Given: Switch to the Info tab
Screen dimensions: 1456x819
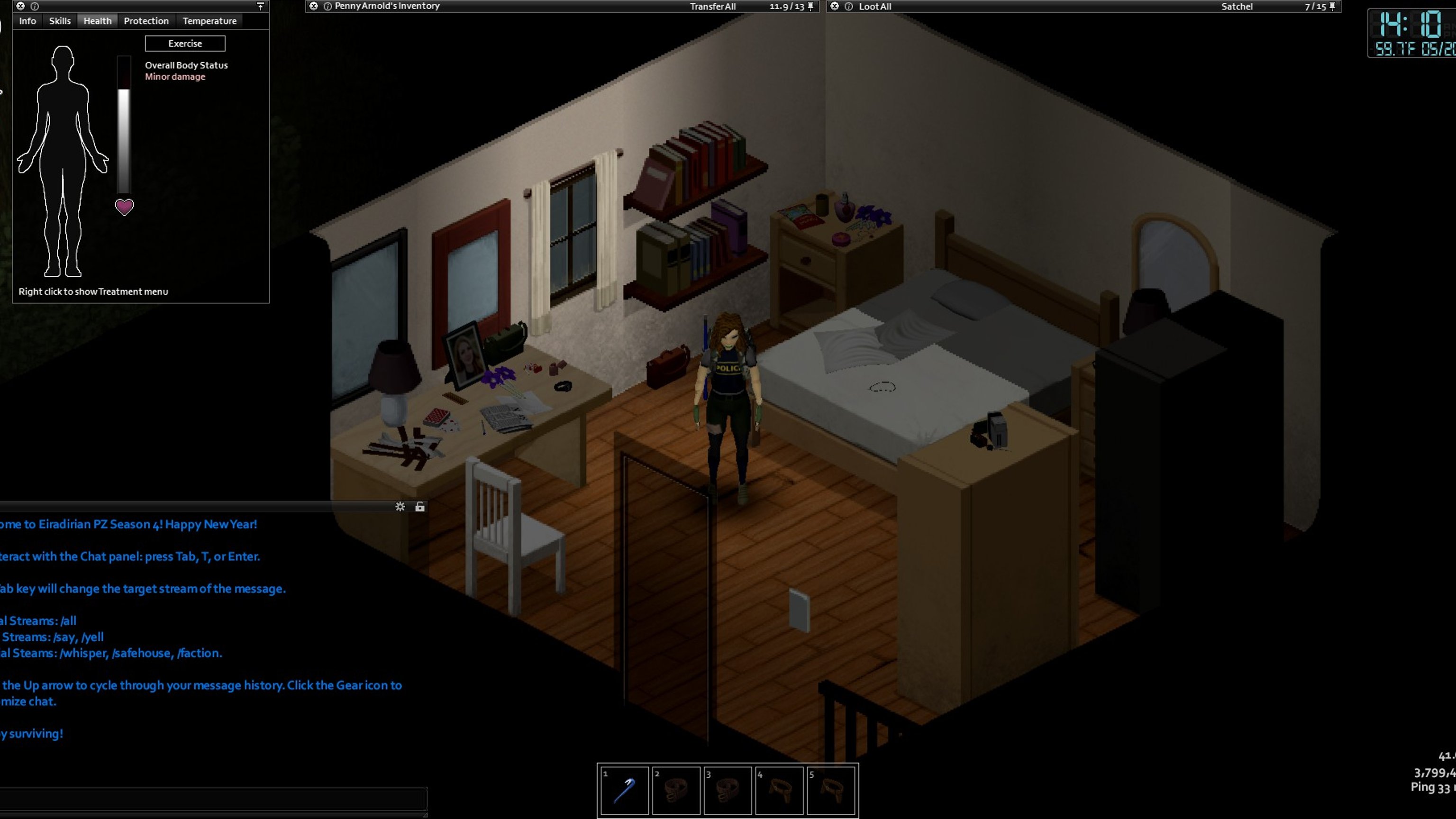Looking at the screenshot, I should (27, 21).
